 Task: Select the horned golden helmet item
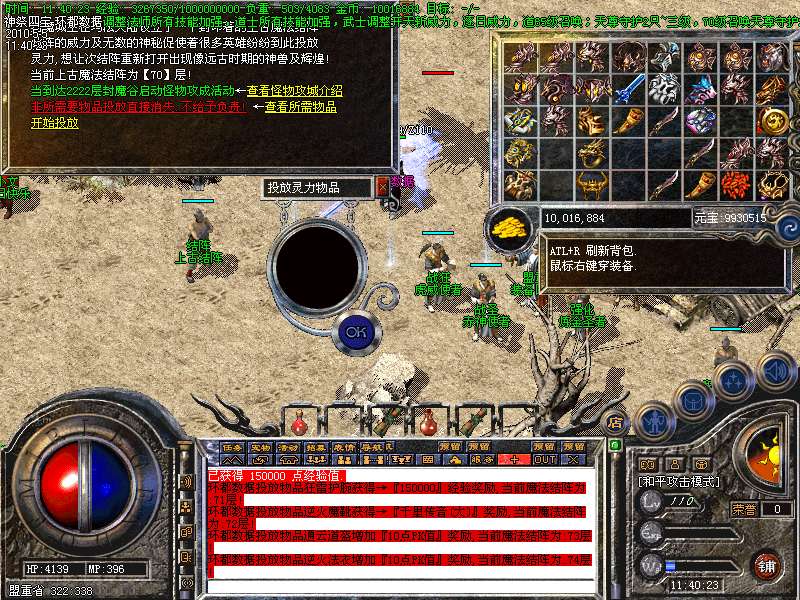(x=591, y=185)
